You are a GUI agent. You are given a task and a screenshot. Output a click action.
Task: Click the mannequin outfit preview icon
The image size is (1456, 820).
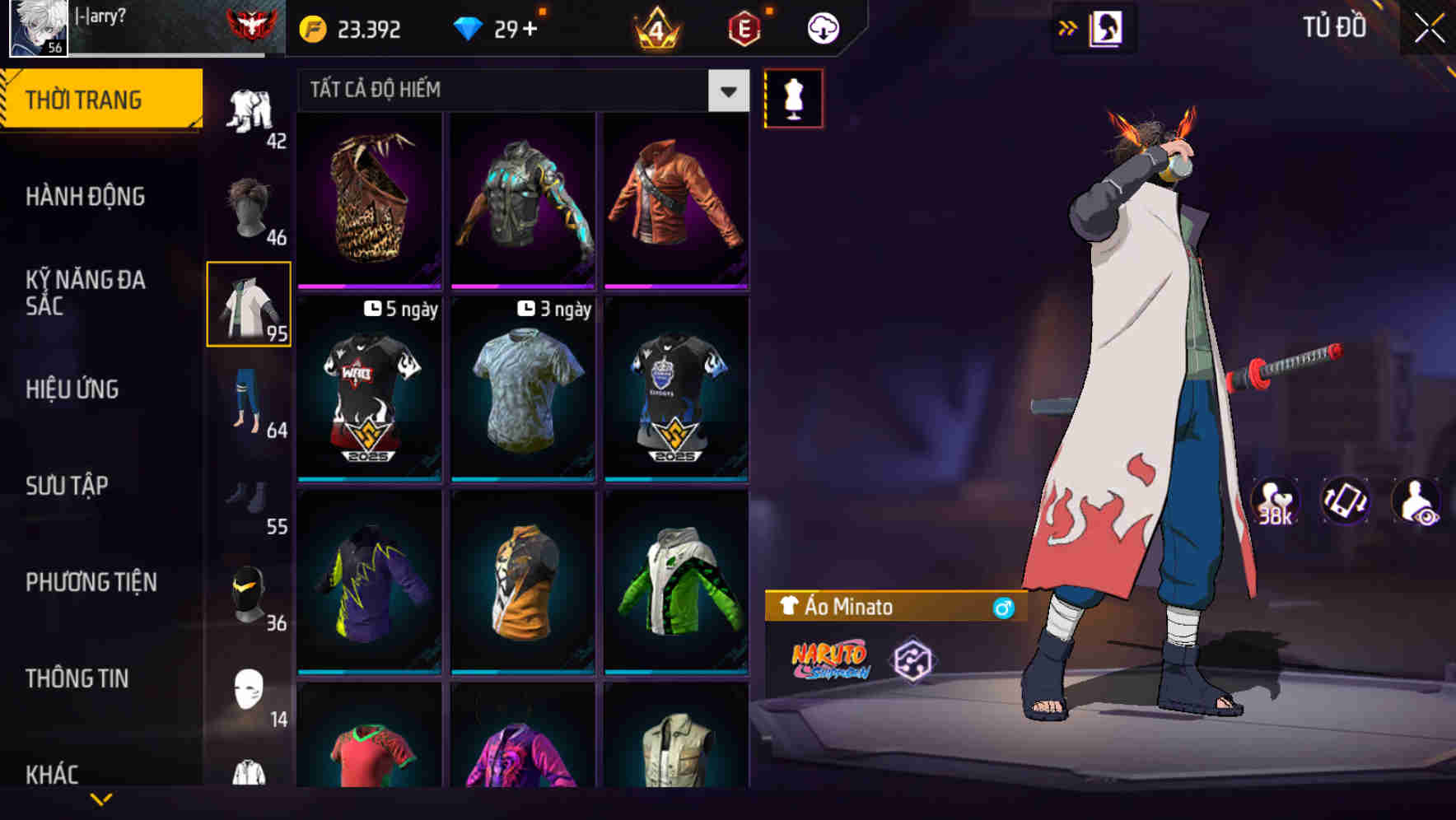tap(793, 100)
